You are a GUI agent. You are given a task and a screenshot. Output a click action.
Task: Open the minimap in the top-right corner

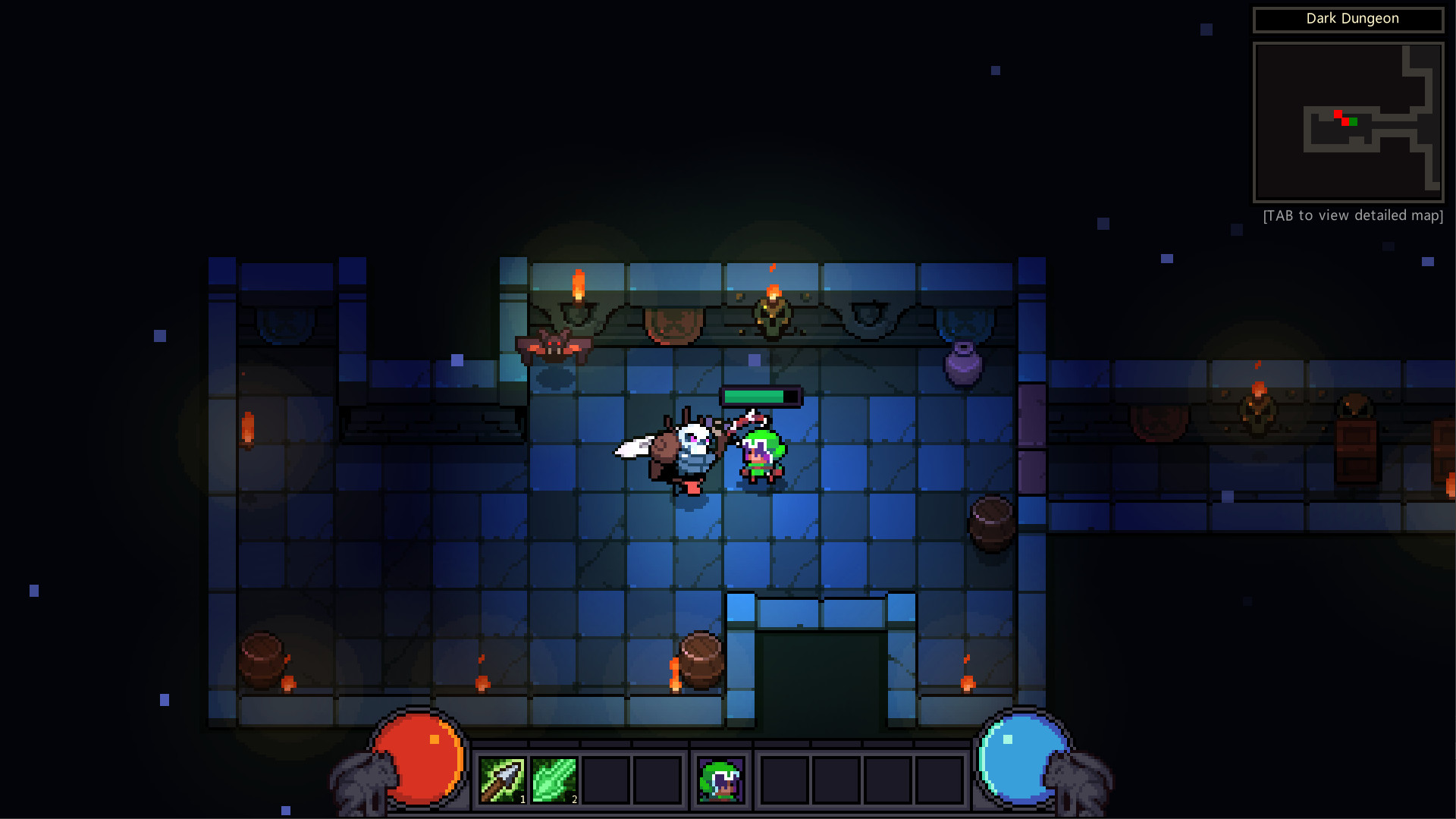(1348, 123)
